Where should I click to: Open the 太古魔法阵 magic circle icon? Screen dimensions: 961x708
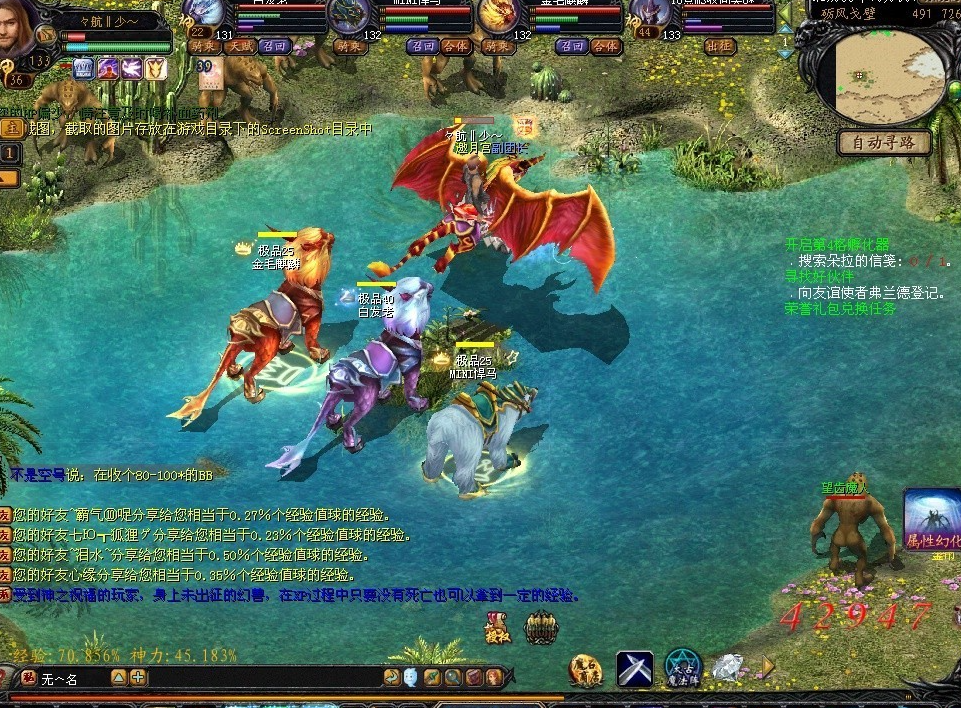click(683, 668)
